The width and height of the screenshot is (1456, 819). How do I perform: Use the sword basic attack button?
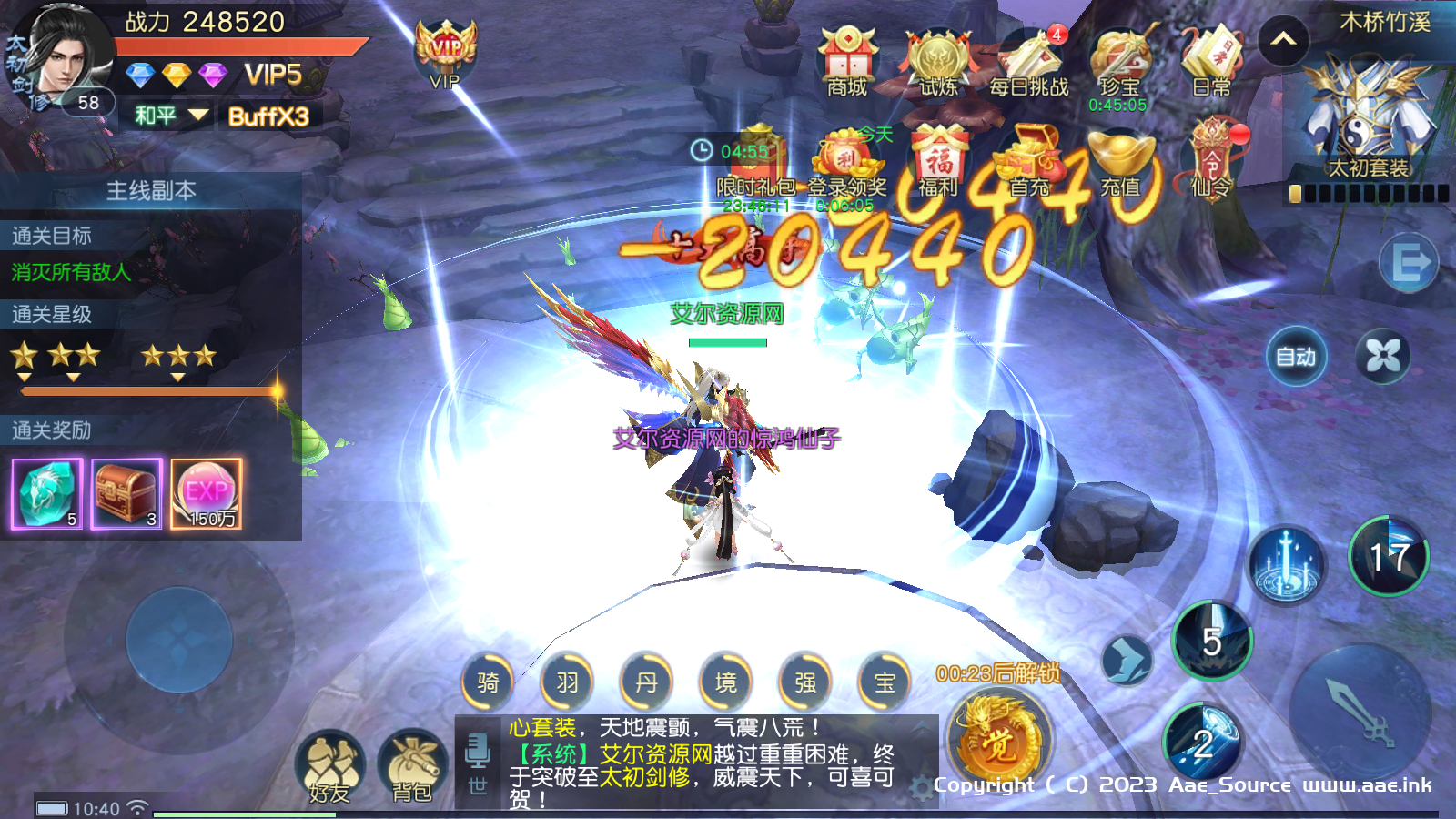(x=1360, y=713)
